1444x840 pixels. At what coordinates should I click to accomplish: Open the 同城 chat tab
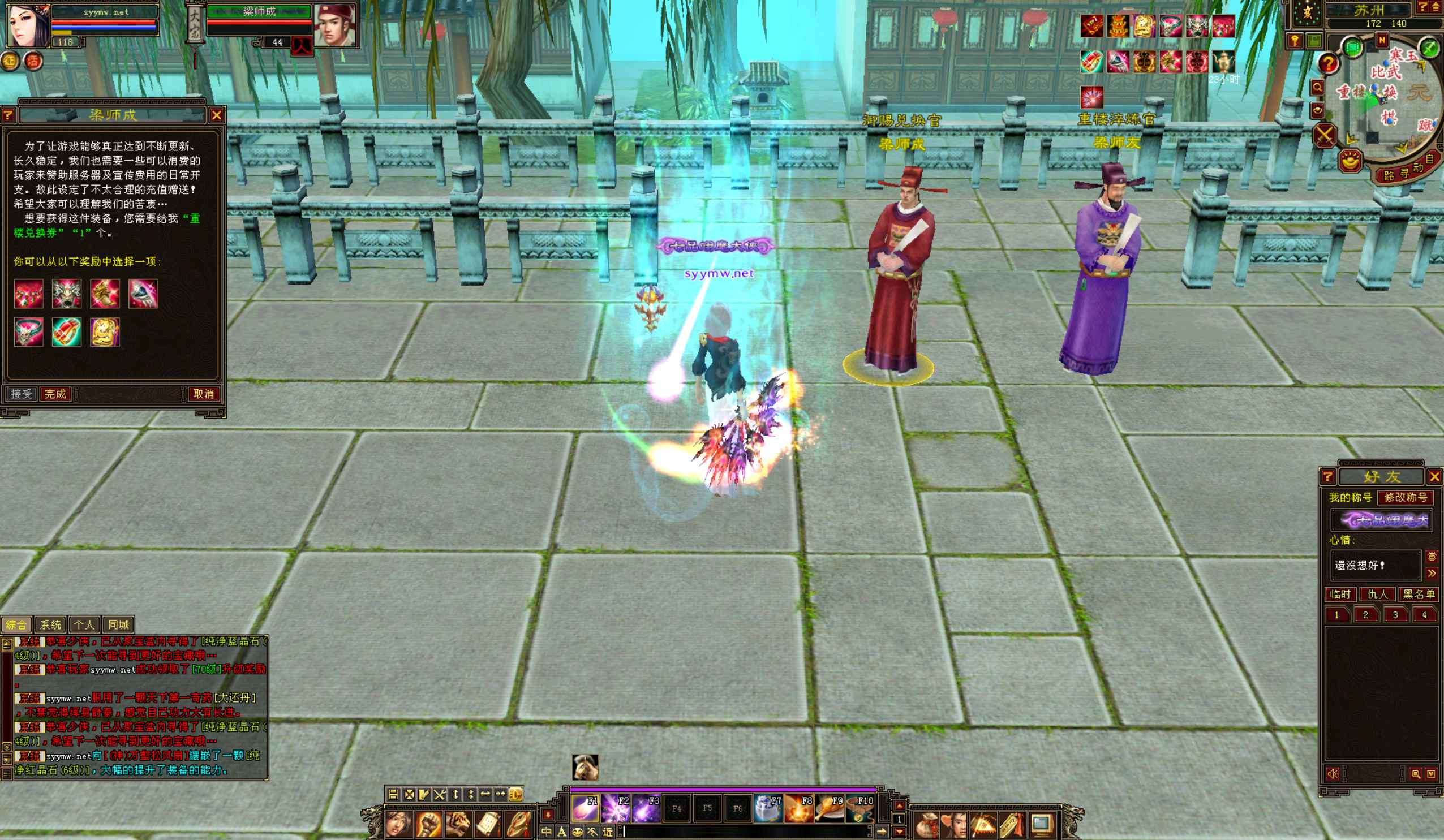click(119, 624)
